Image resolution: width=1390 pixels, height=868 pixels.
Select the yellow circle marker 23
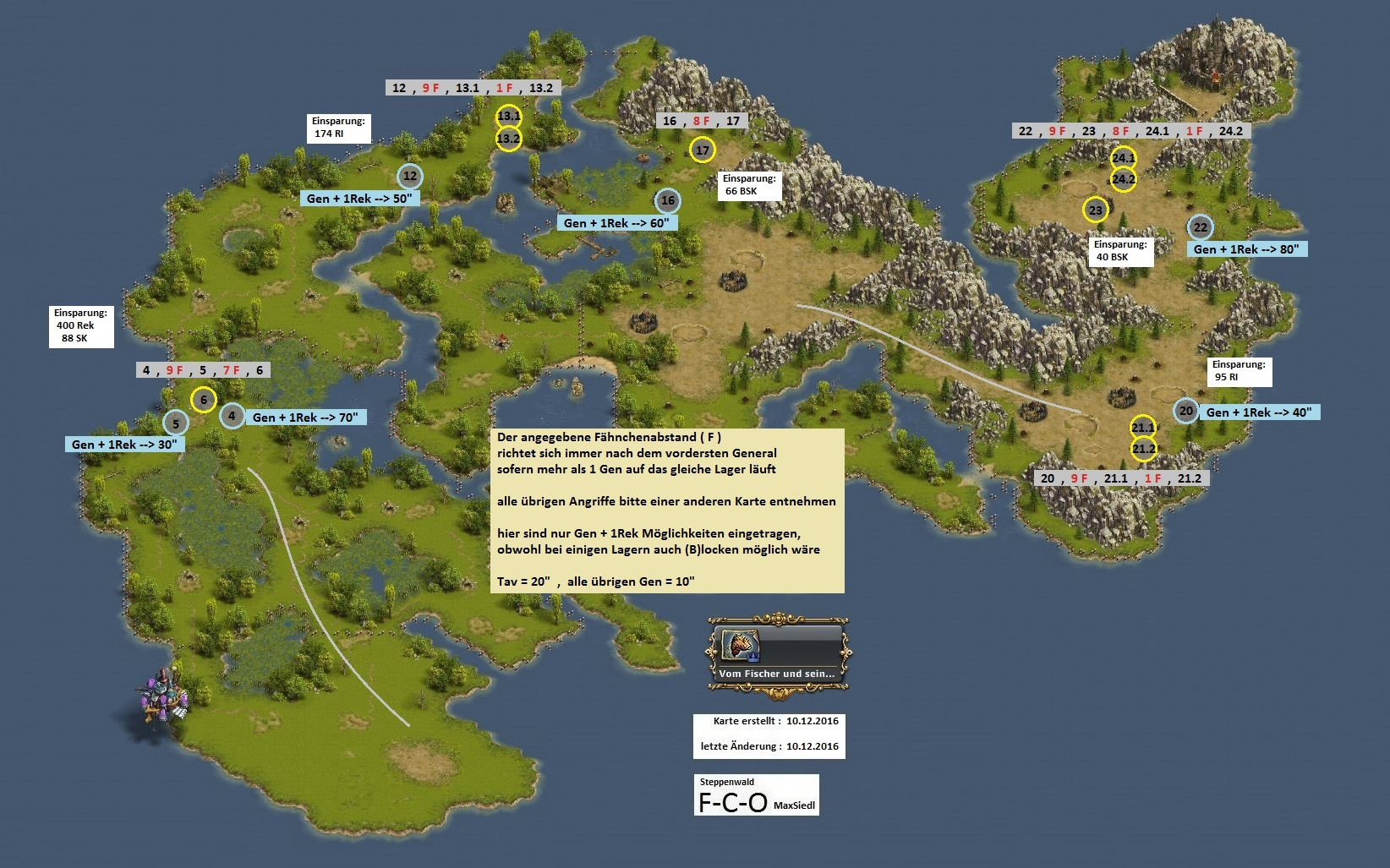pos(1096,210)
